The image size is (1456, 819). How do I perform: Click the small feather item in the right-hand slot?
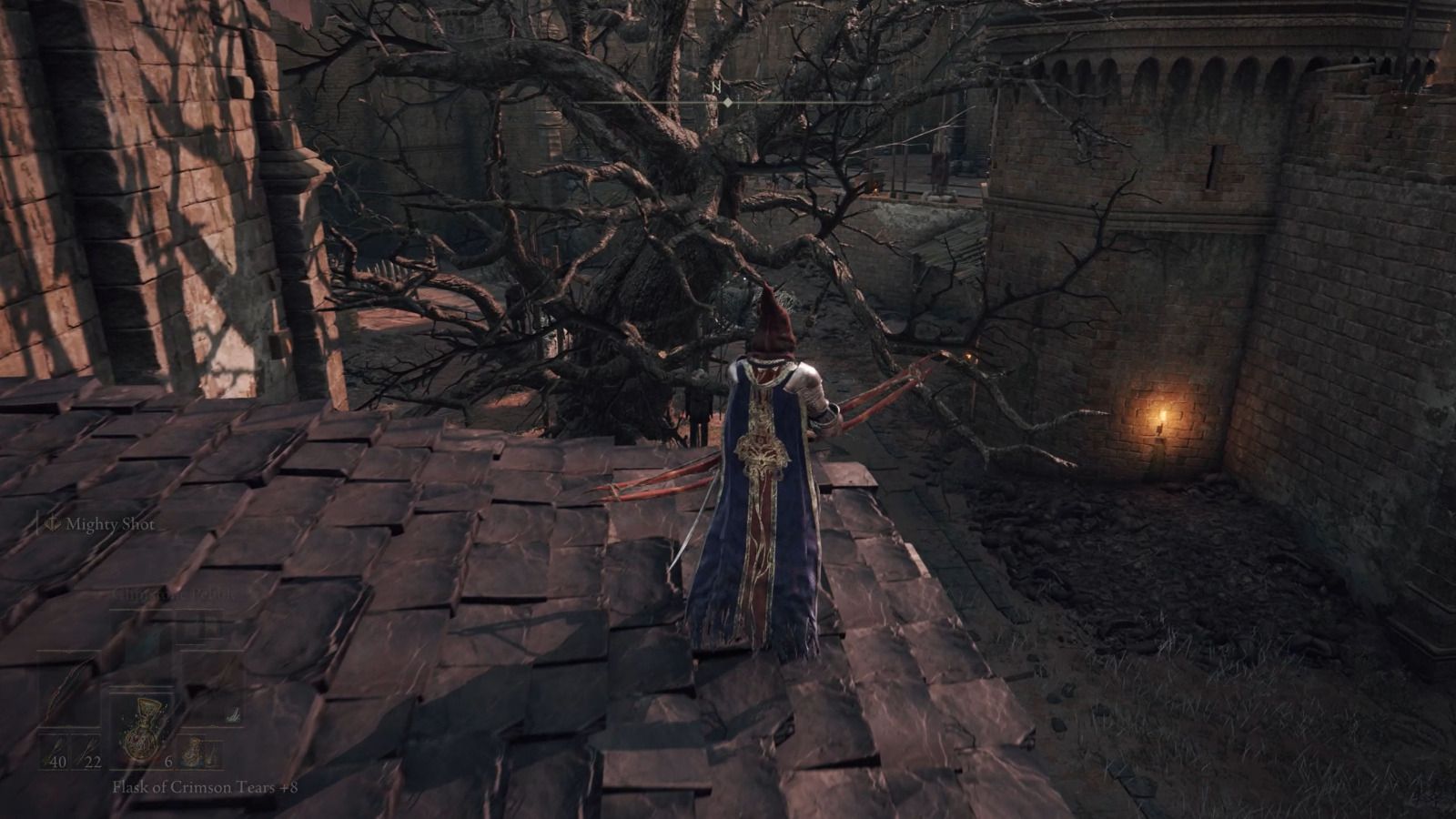pyautogui.click(x=233, y=715)
